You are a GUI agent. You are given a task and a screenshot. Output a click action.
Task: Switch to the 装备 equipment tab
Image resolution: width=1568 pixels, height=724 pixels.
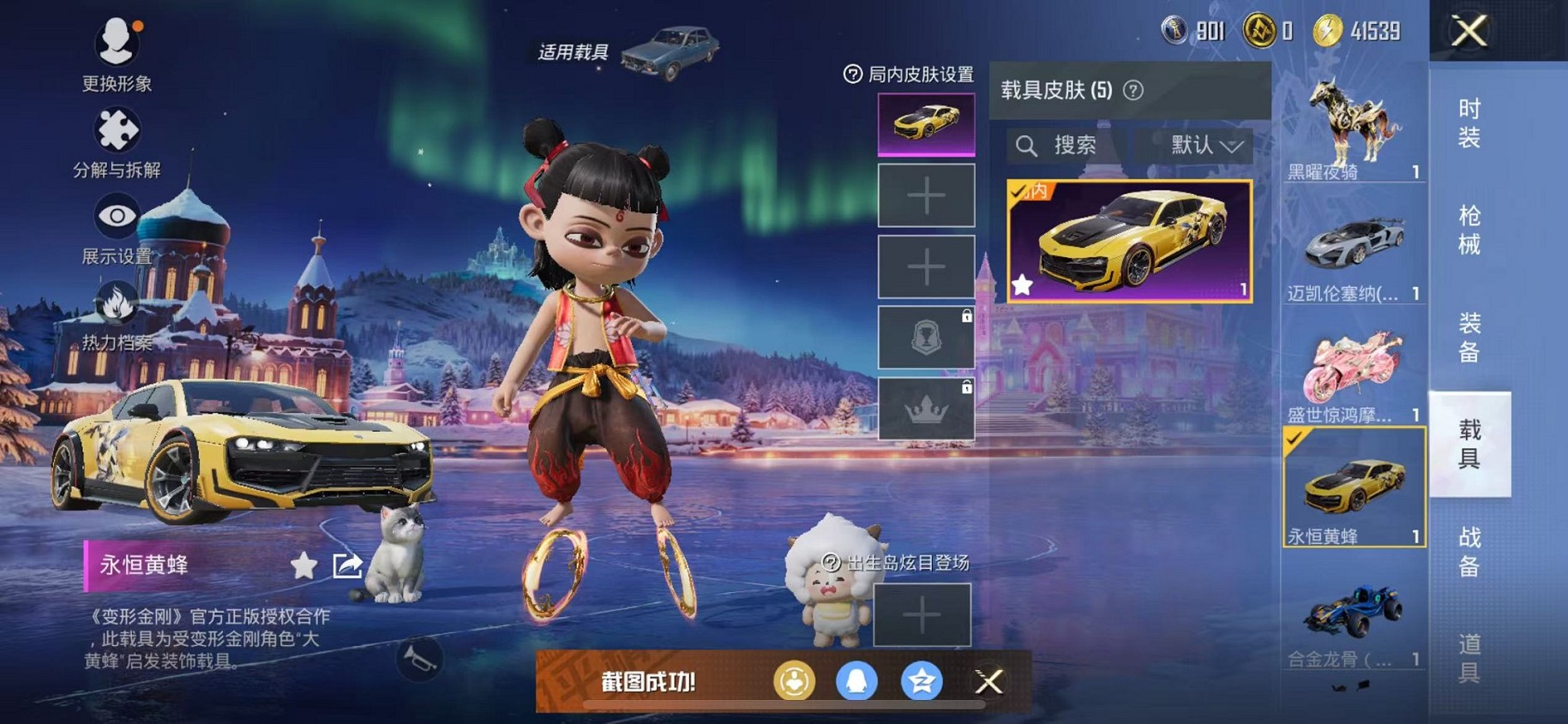pyautogui.click(x=1469, y=338)
